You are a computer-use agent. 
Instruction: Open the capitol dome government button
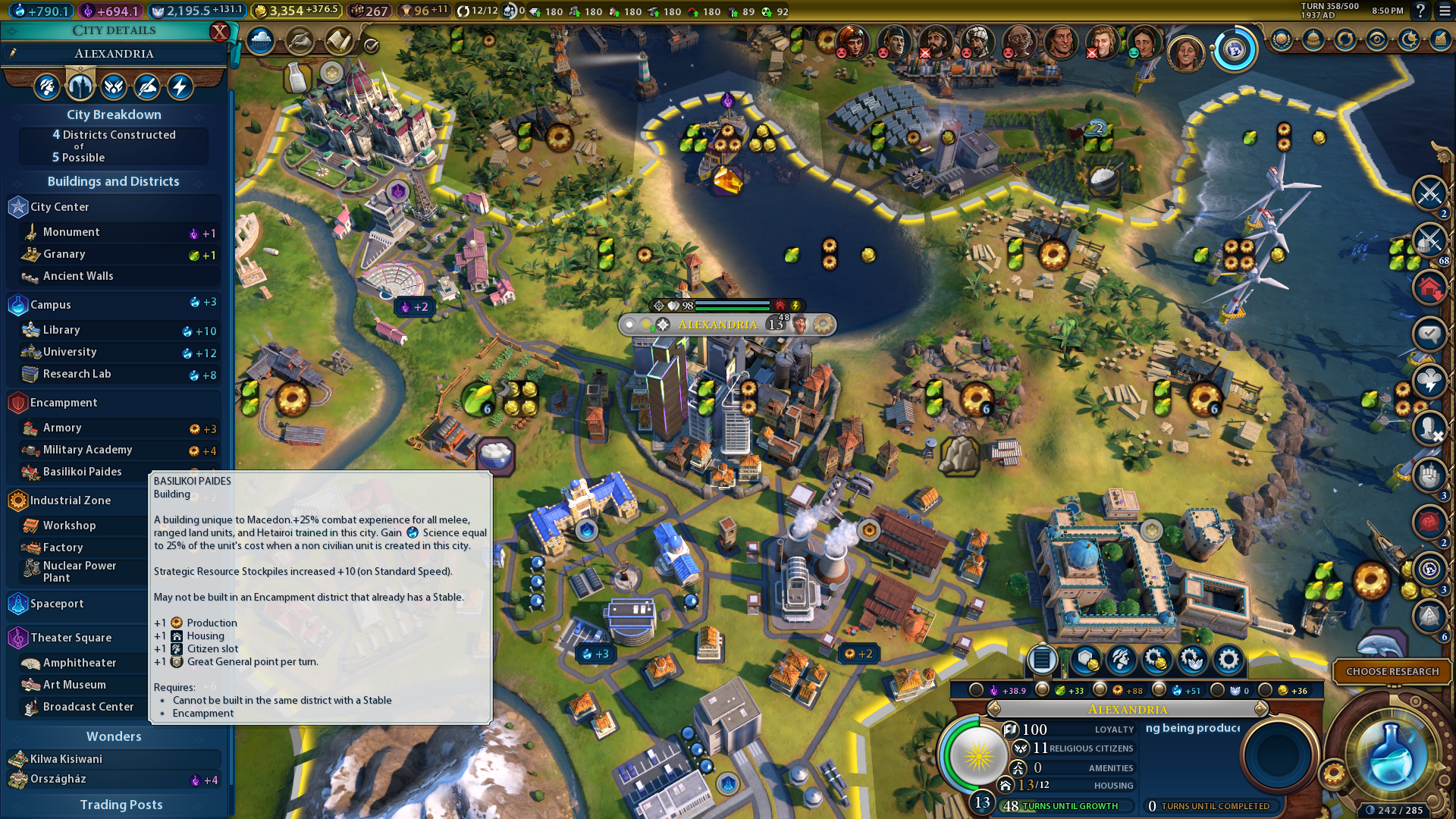(x=1313, y=39)
